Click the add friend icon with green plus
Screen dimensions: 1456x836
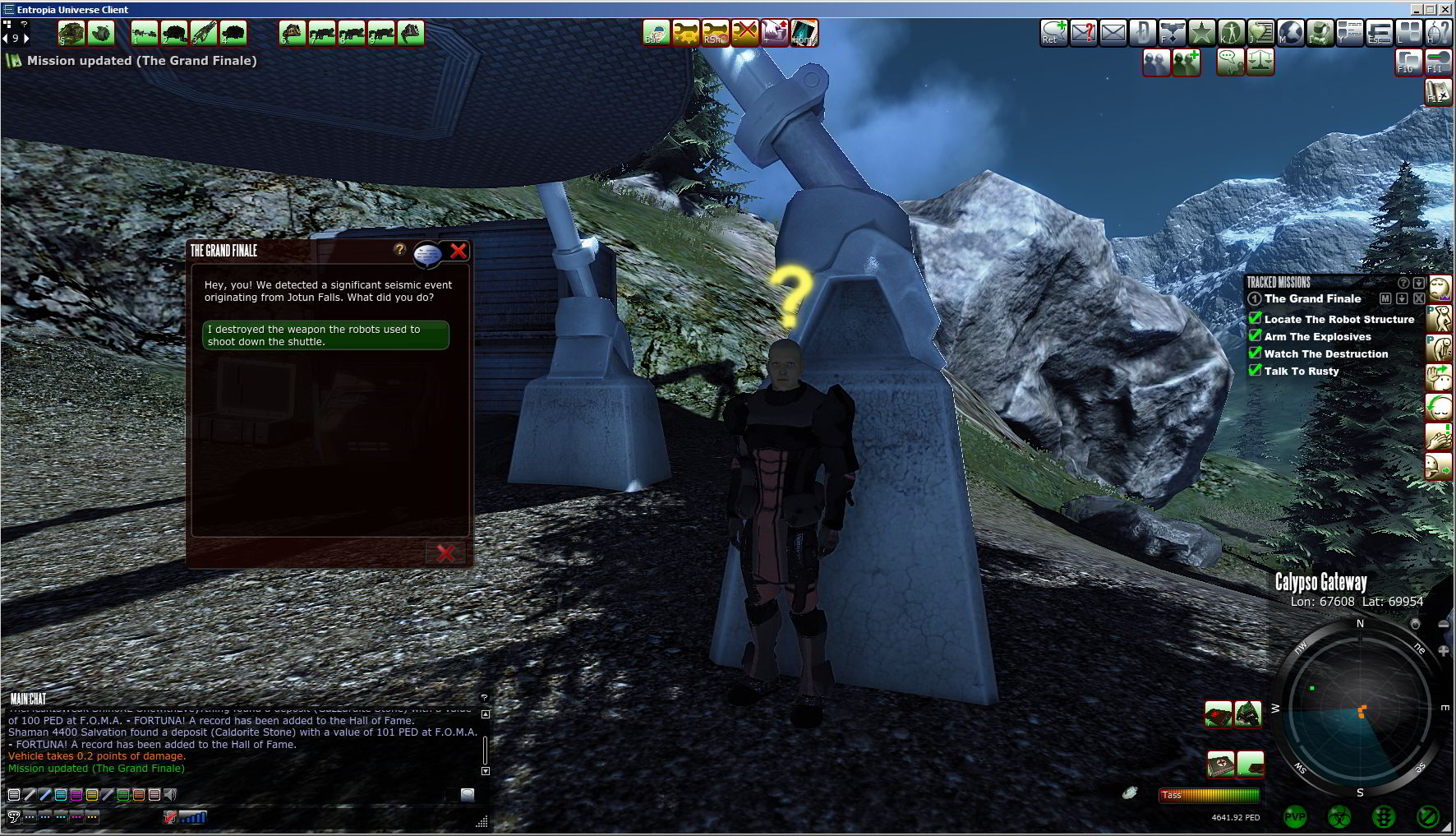click(x=1186, y=62)
